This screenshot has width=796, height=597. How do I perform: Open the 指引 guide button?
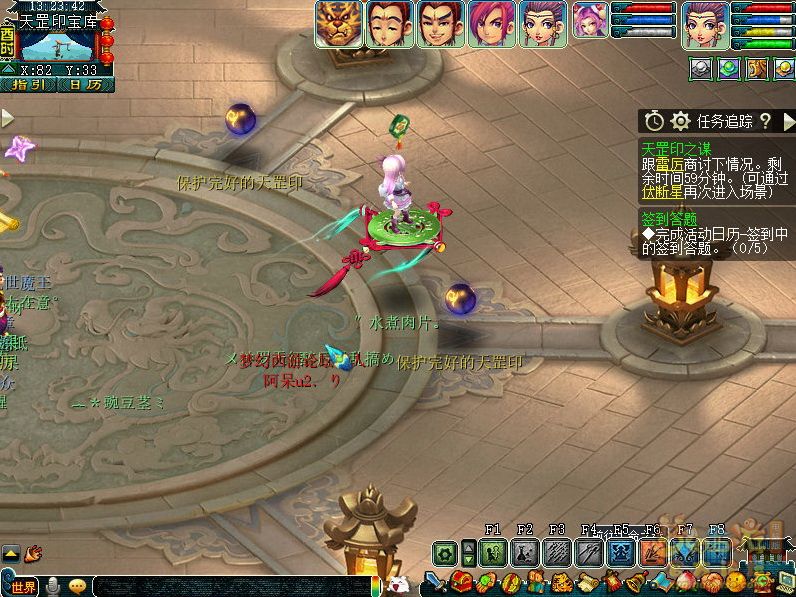click(x=27, y=85)
